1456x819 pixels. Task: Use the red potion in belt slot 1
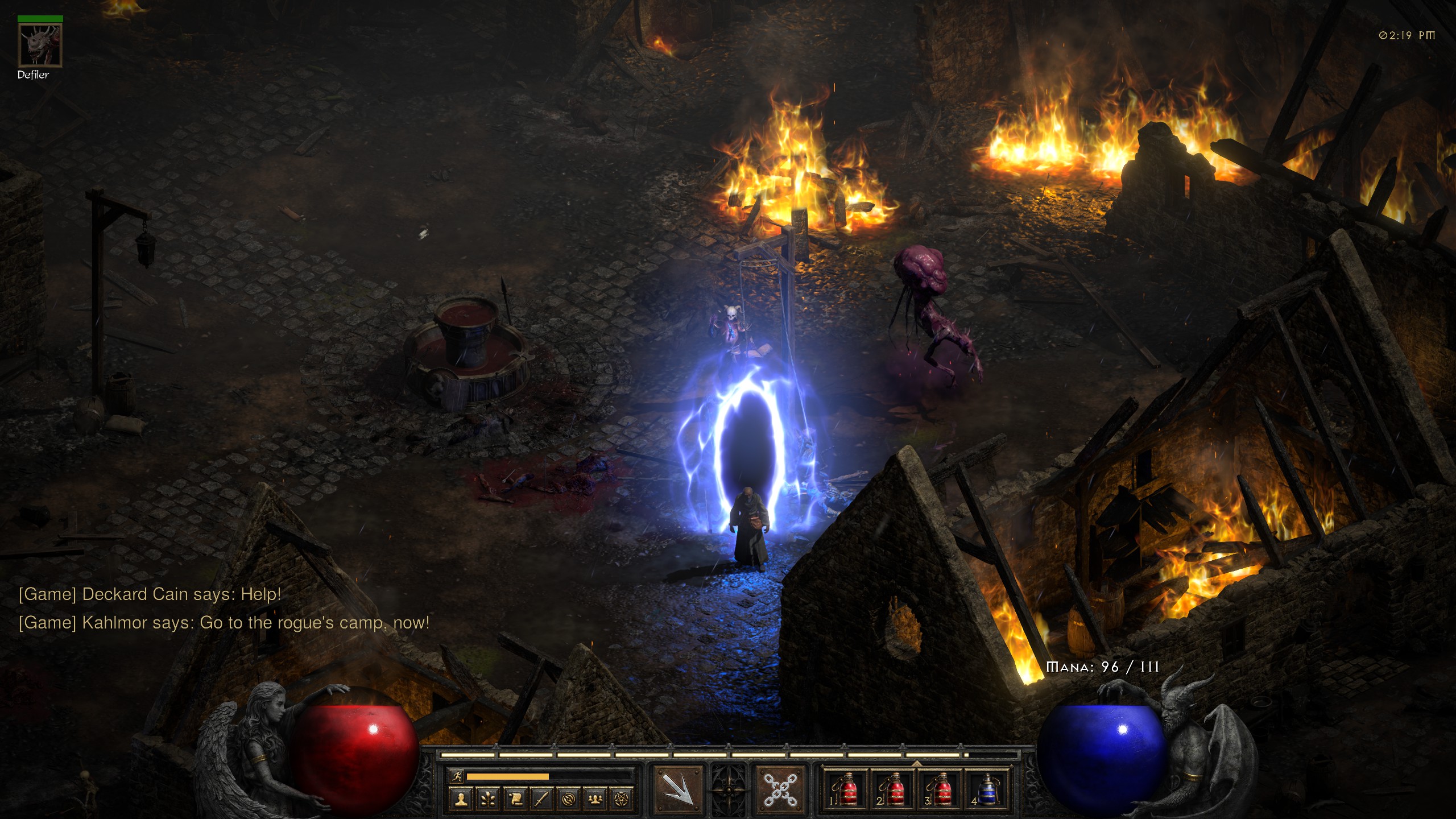tap(846, 789)
